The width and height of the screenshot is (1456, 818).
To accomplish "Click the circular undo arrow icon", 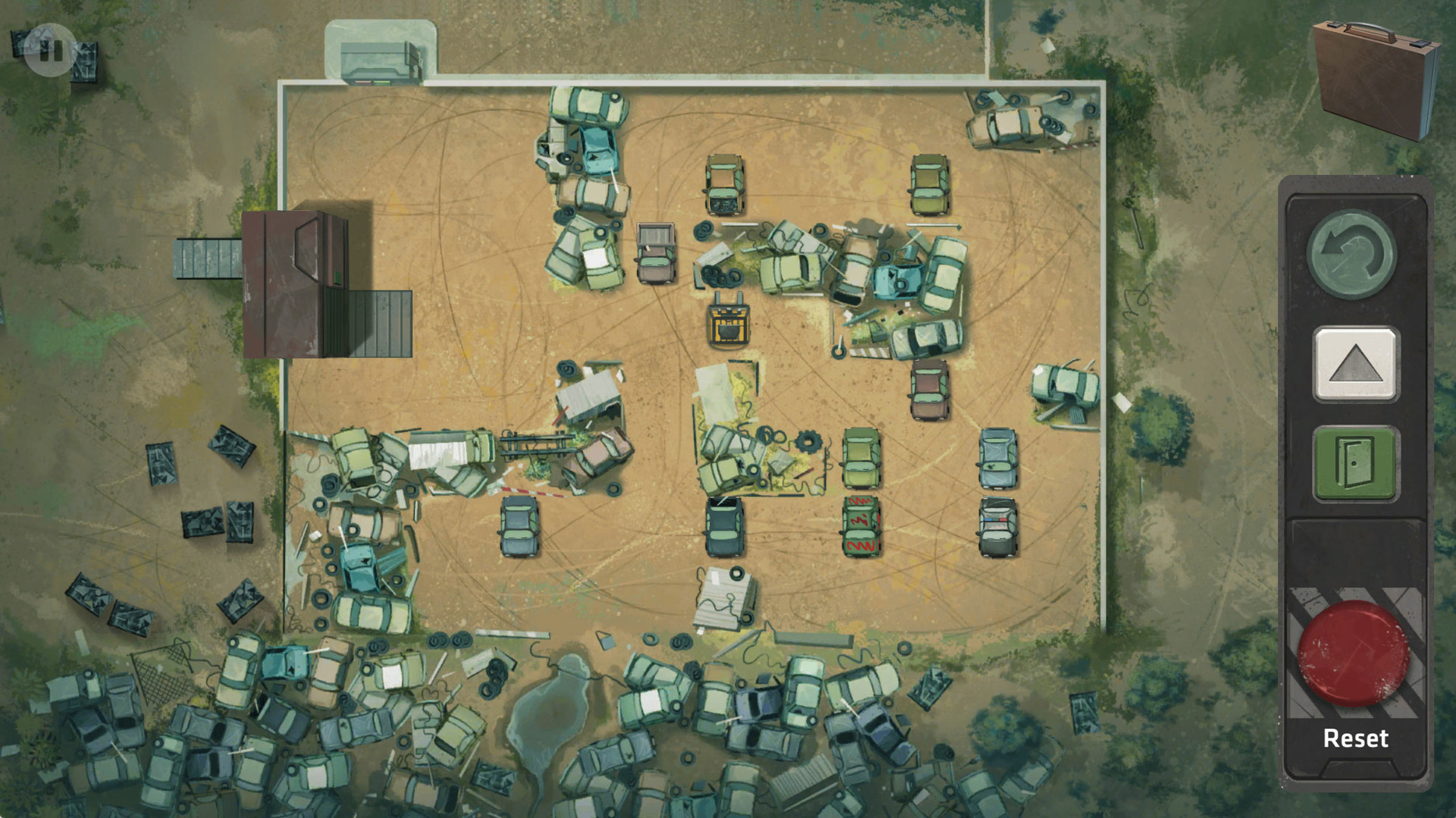I will pos(1356,252).
